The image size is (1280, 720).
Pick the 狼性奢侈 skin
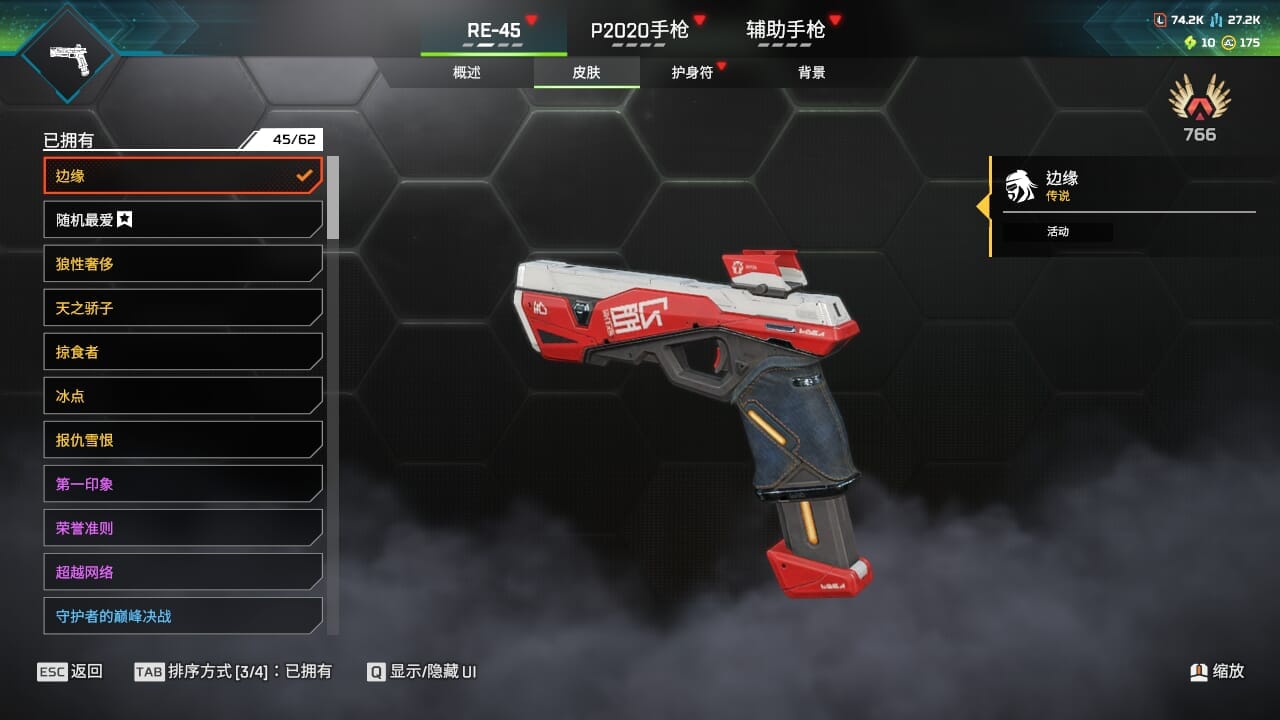pyautogui.click(x=183, y=264)
